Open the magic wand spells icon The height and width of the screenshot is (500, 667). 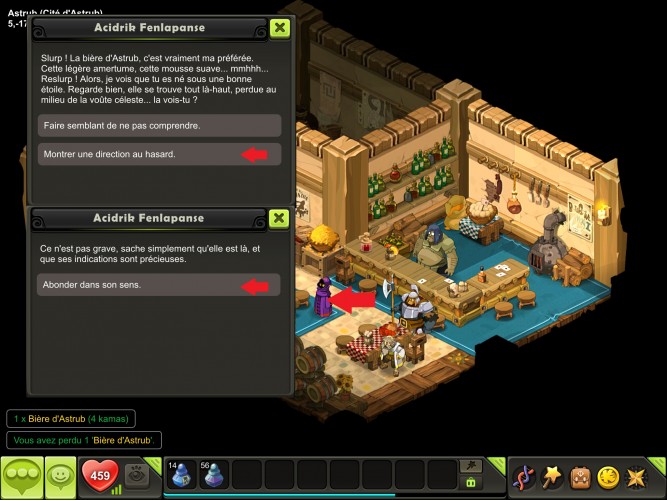pos(552,476)
